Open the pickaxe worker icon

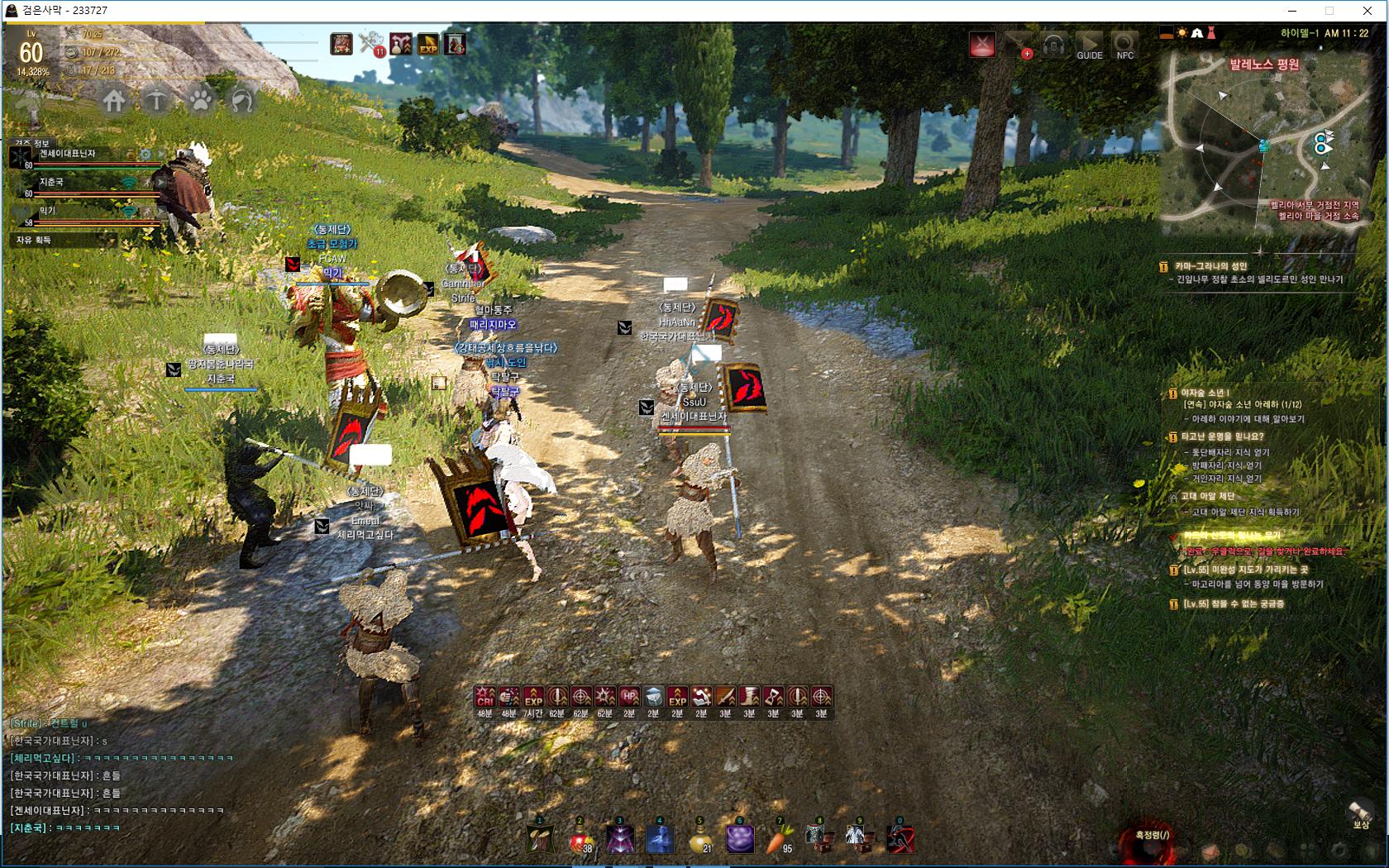coord(156,101)
